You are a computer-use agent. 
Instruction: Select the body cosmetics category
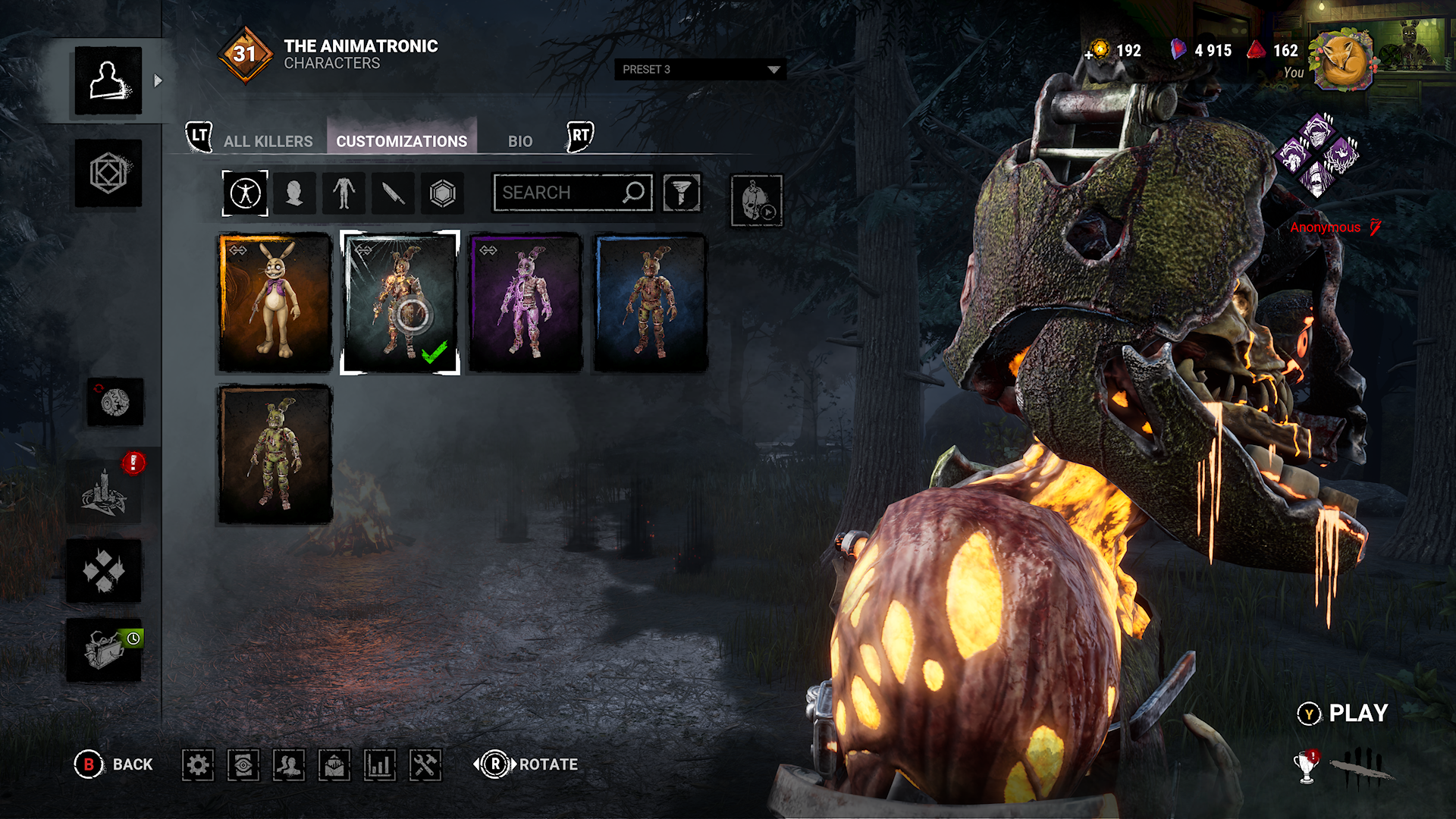coord(344,193)
